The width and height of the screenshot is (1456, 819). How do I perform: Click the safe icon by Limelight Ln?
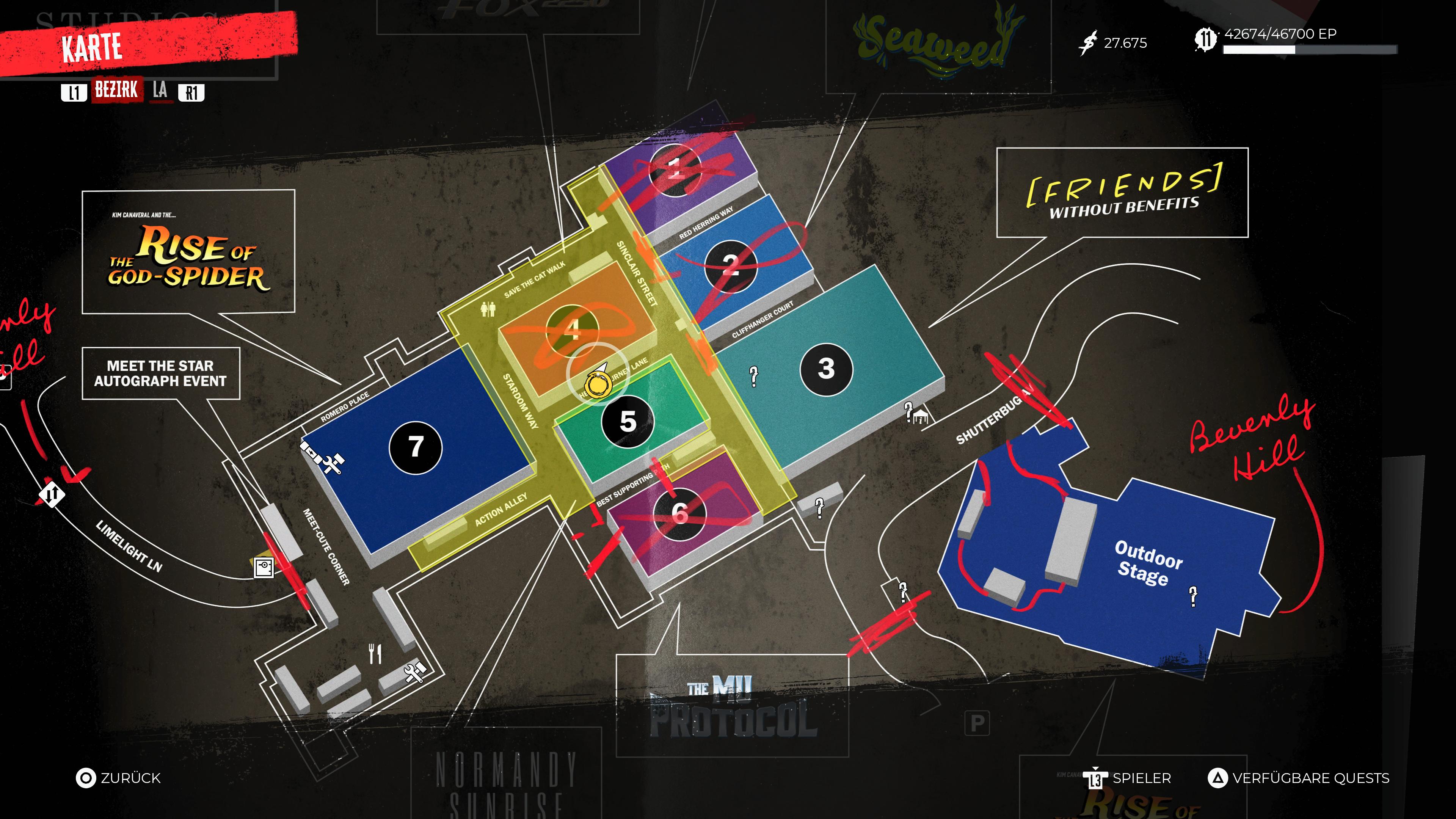point(264,567)
